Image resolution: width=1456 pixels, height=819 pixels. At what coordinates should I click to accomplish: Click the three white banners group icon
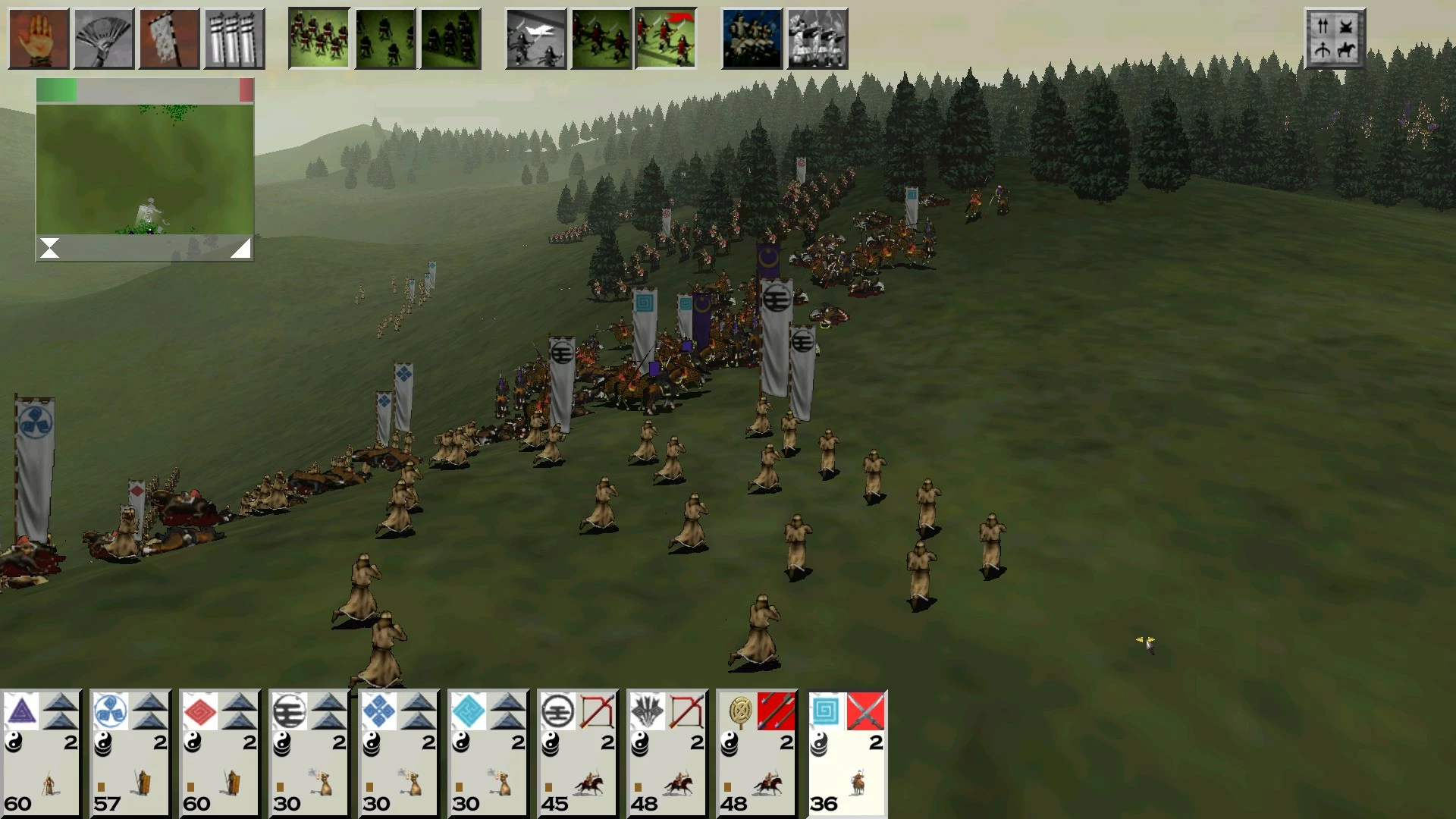coord(234,39)
